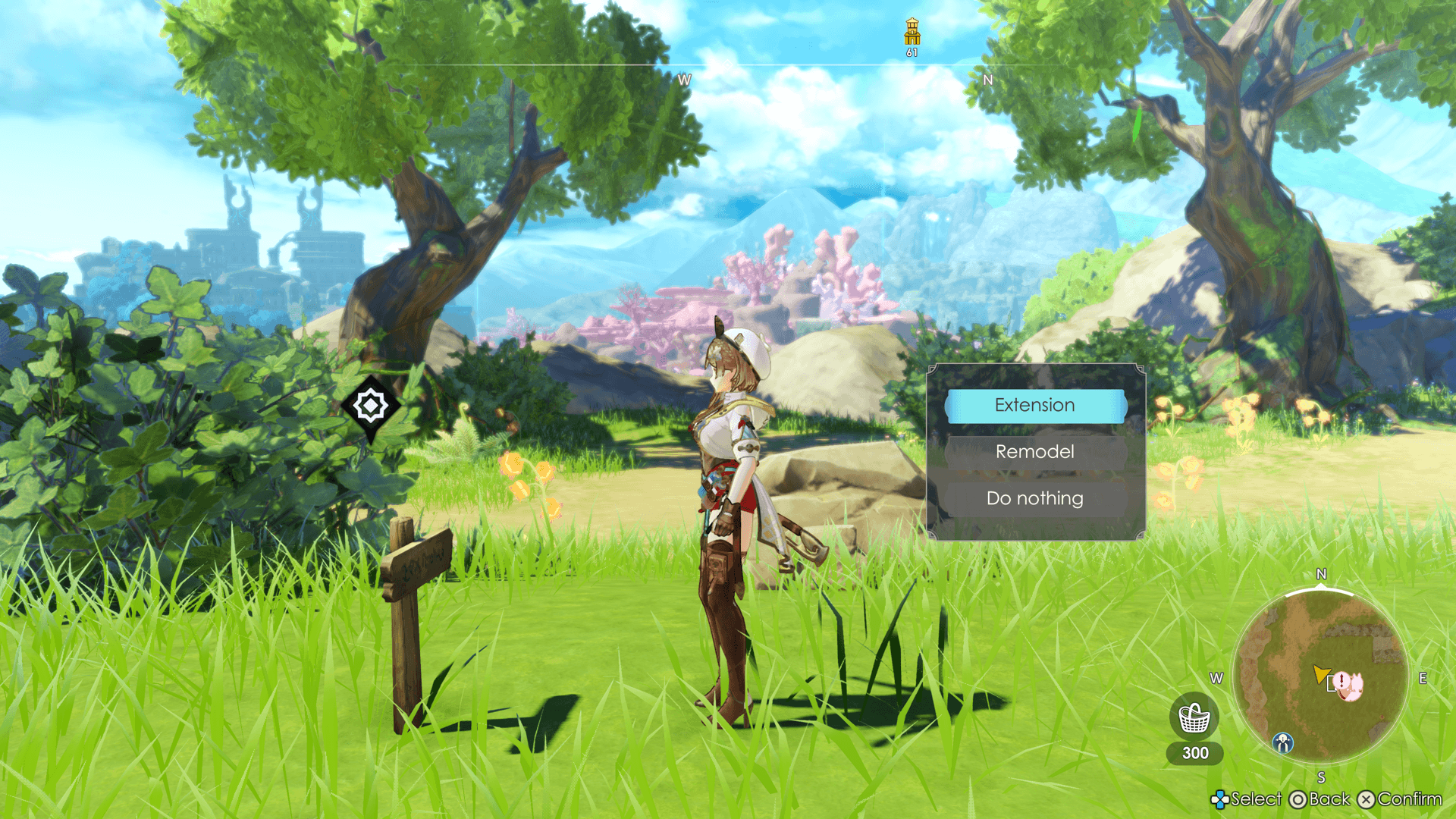Click the basket icon above 300

[x=1194, y=717]
